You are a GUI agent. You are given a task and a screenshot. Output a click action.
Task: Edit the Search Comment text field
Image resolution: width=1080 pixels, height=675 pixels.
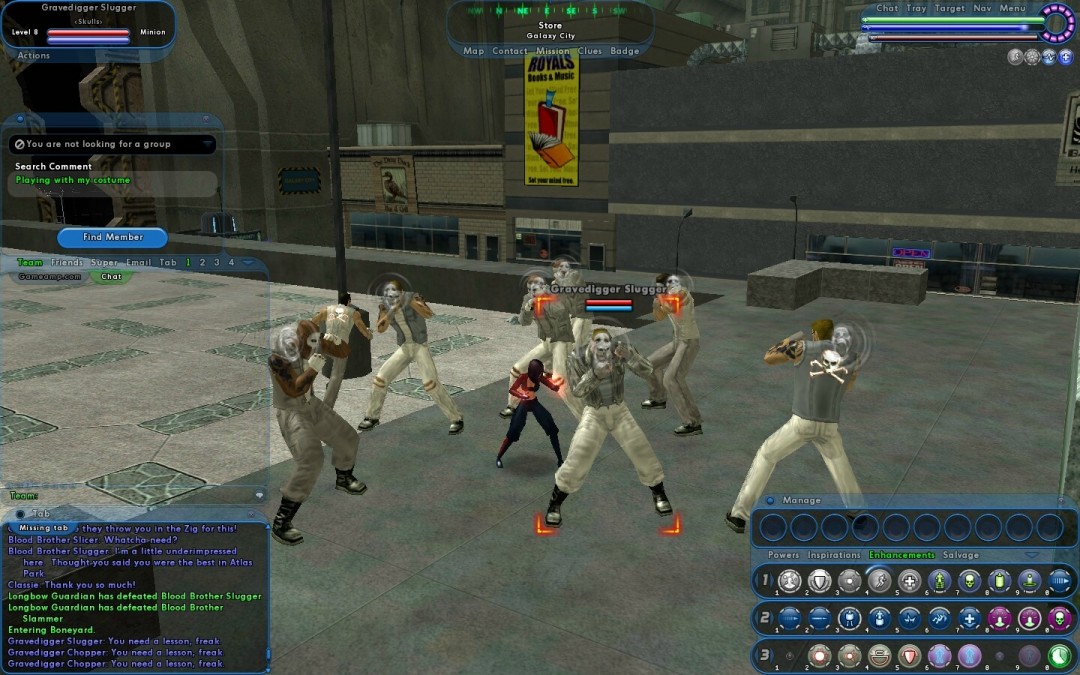(x=113, y=181)
